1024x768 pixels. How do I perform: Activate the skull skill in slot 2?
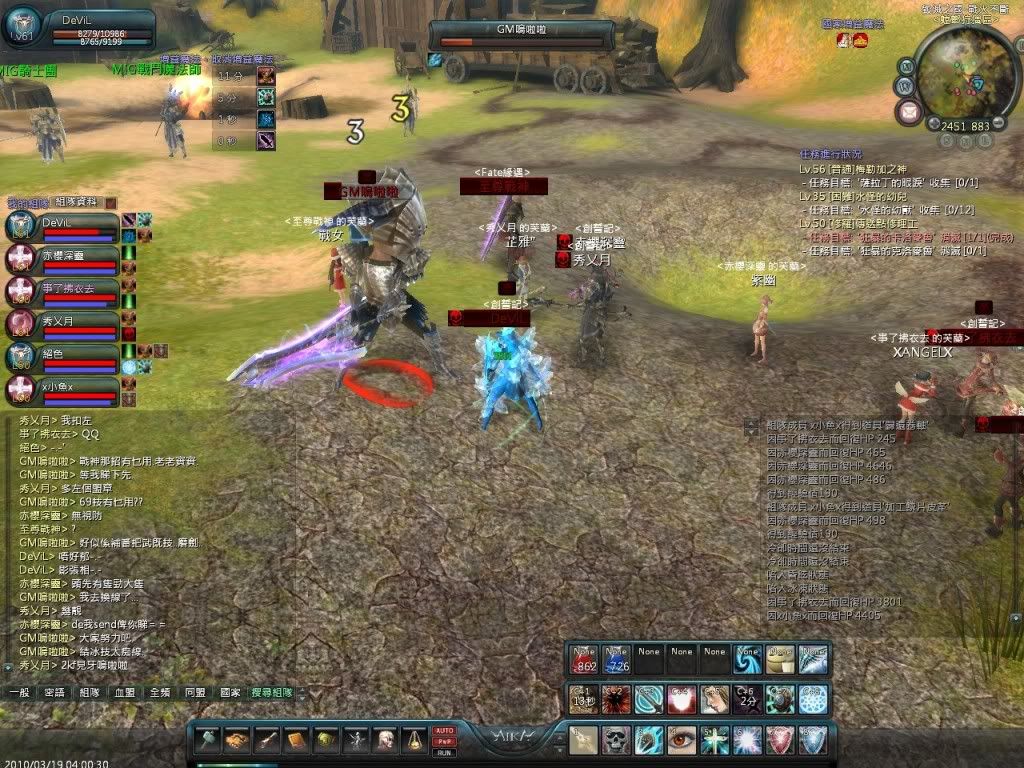point(616,740)
